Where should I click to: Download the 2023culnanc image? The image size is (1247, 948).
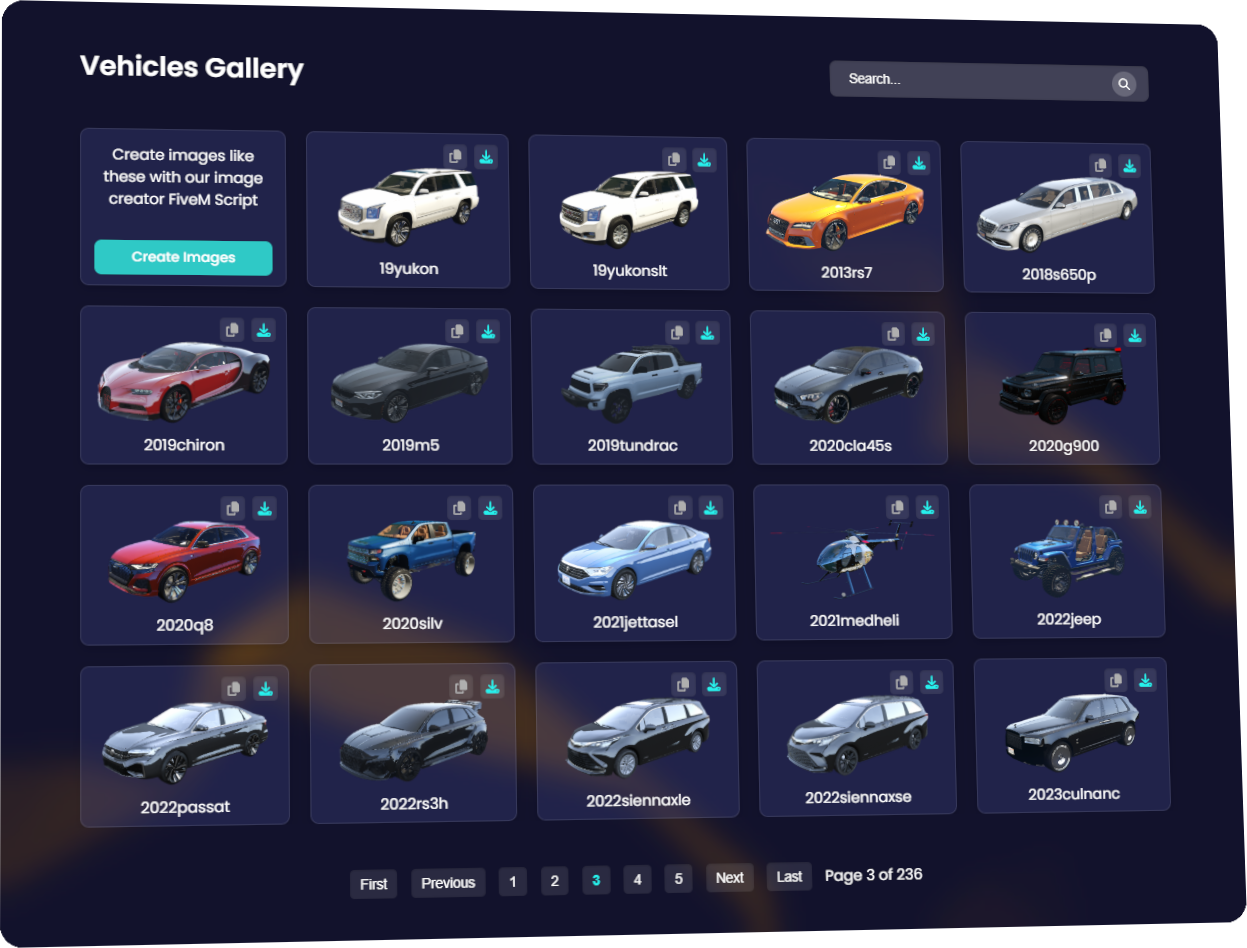[1146, 680]
